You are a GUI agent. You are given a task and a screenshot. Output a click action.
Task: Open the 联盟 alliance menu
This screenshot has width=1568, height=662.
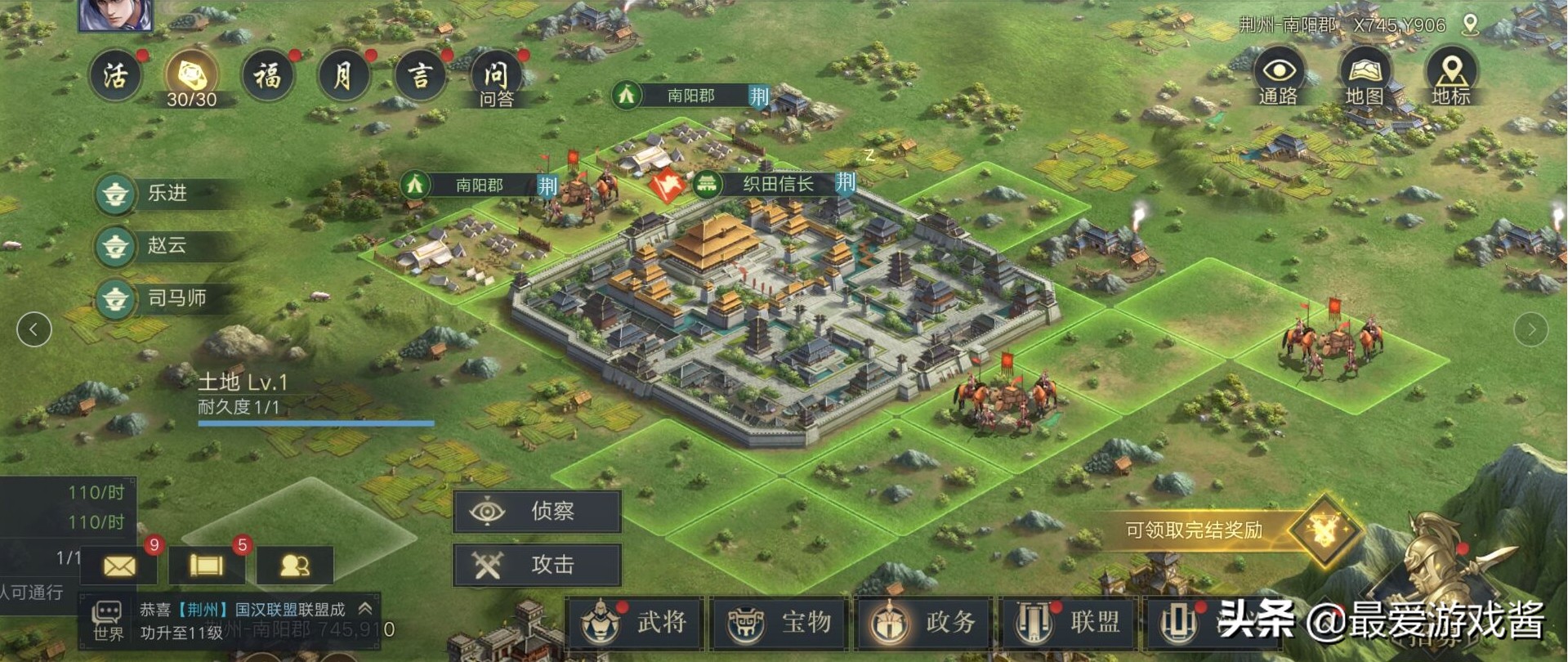click(1070, 623)
